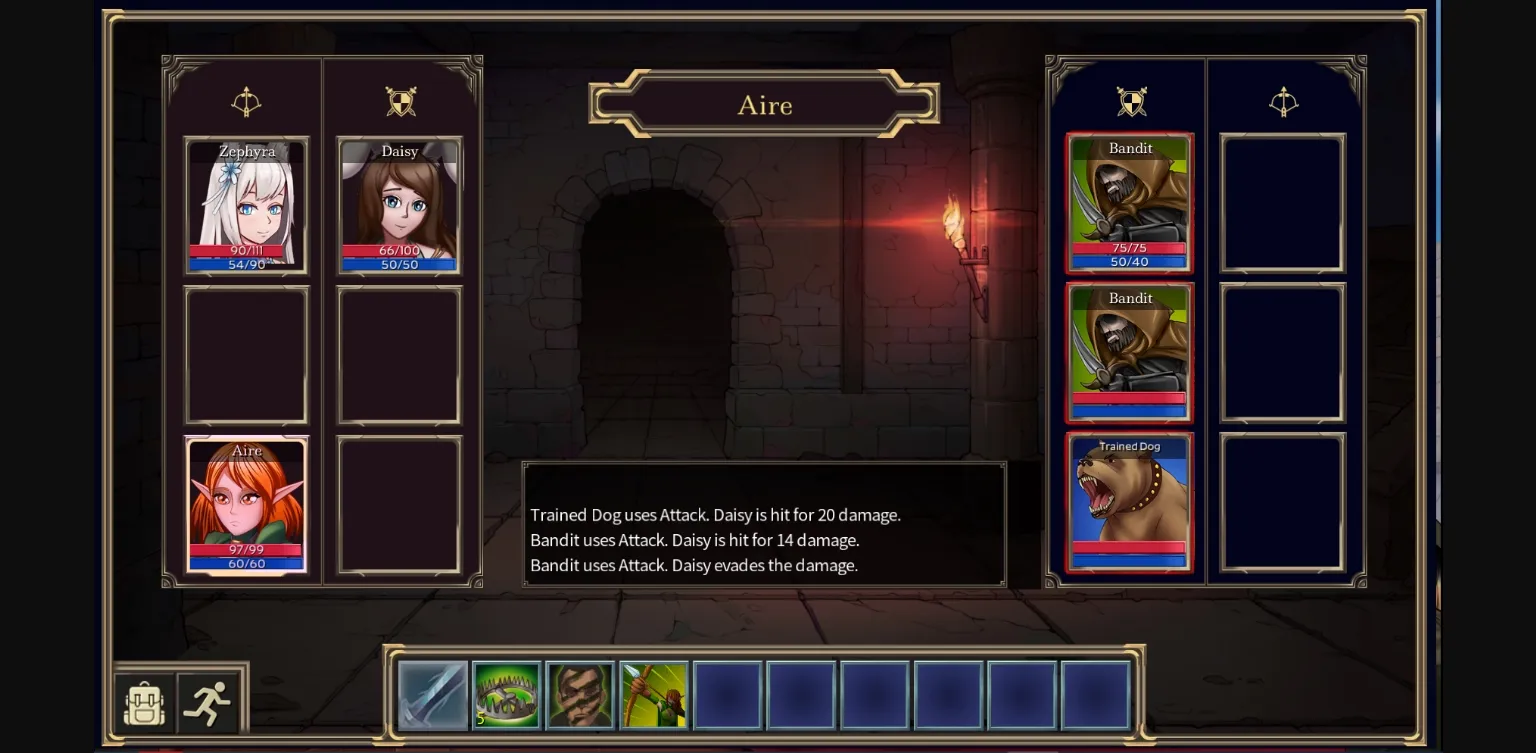
Task: Select the bear trap ability
Action: (x=507, y=694)
